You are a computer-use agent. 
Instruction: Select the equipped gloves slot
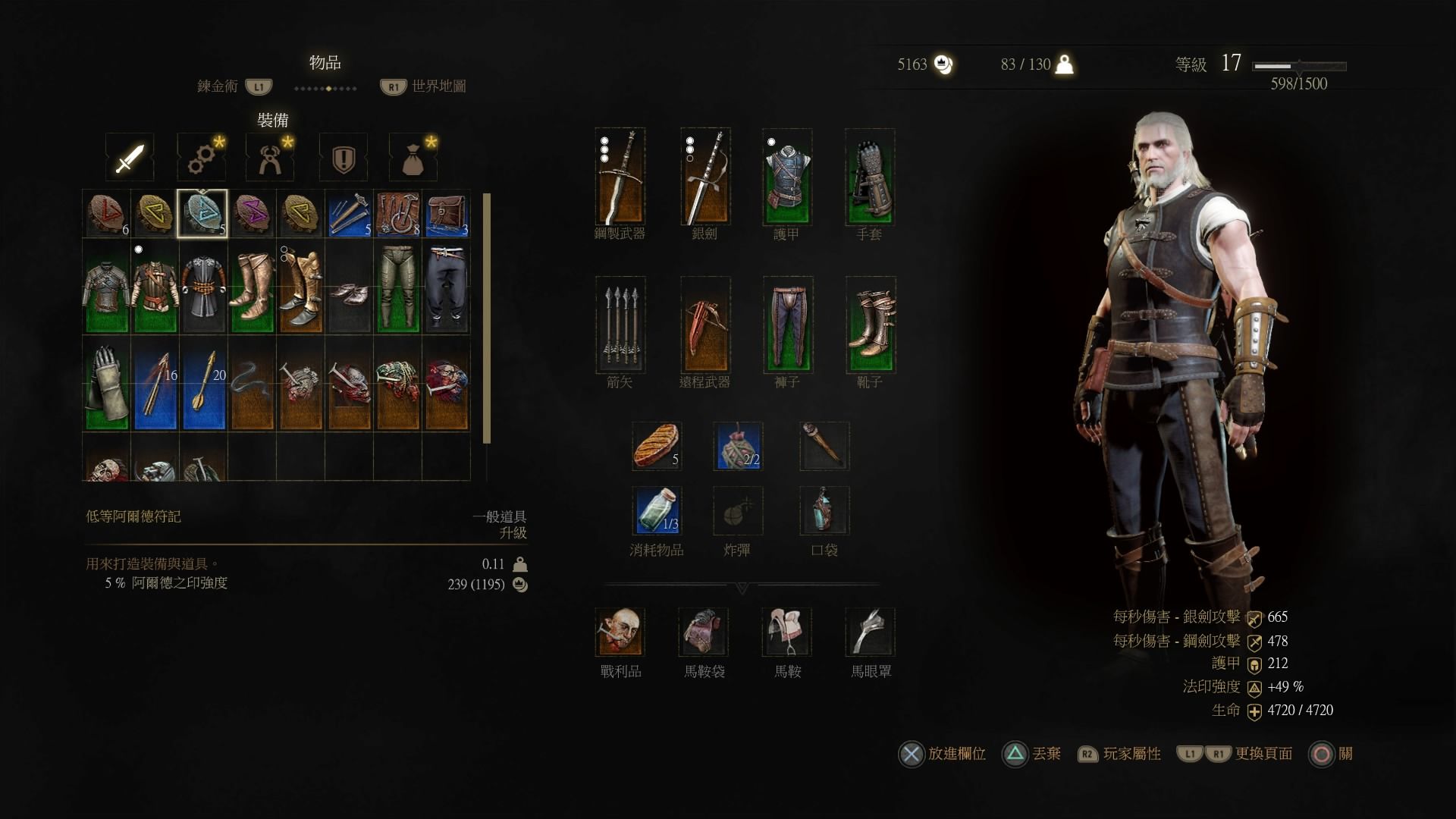(x=870, y=177)
